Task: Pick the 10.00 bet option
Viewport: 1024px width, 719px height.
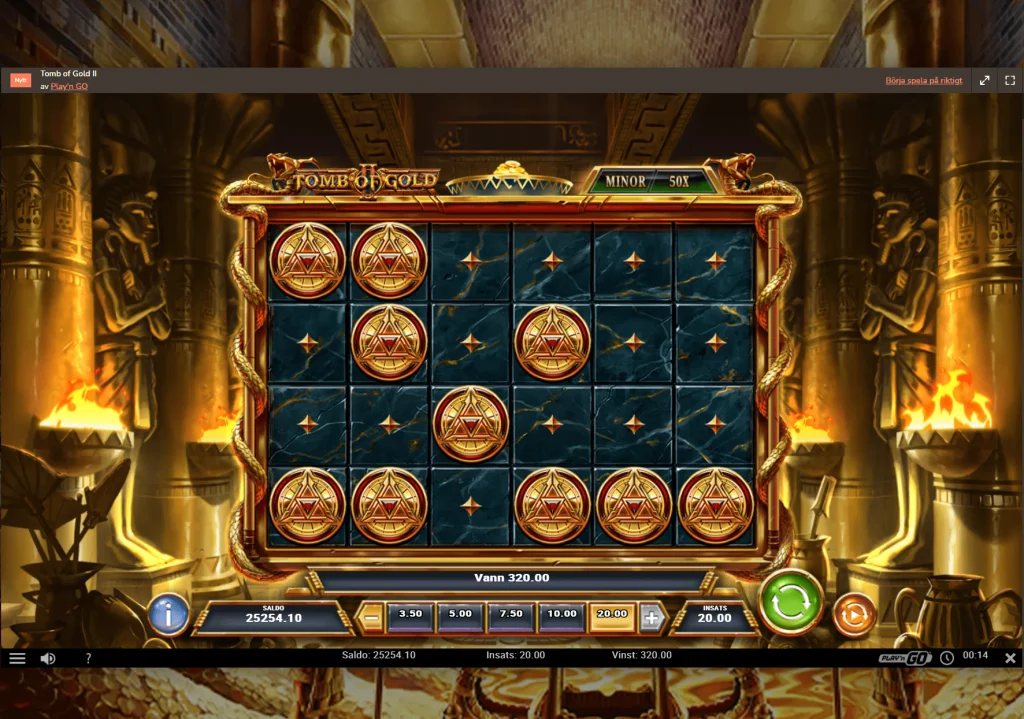Action: (562, 615)
